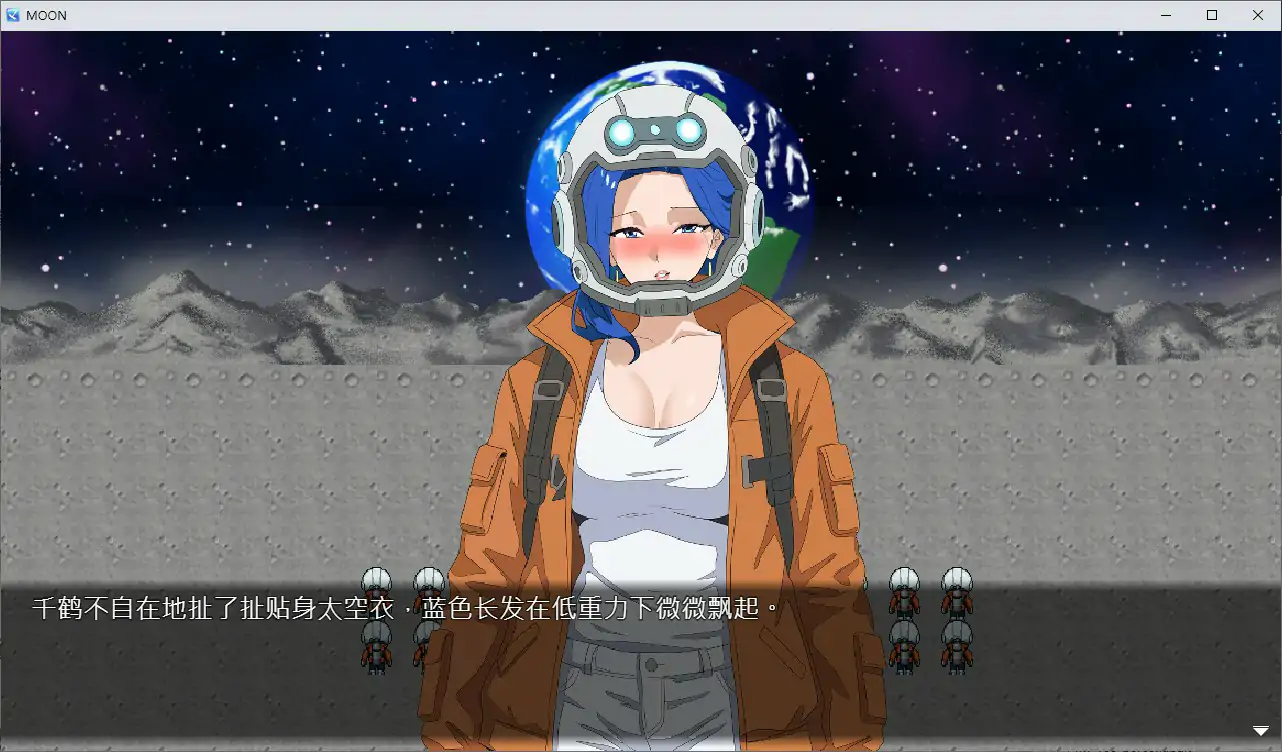Close the MOON game window

pos(1257,15)
